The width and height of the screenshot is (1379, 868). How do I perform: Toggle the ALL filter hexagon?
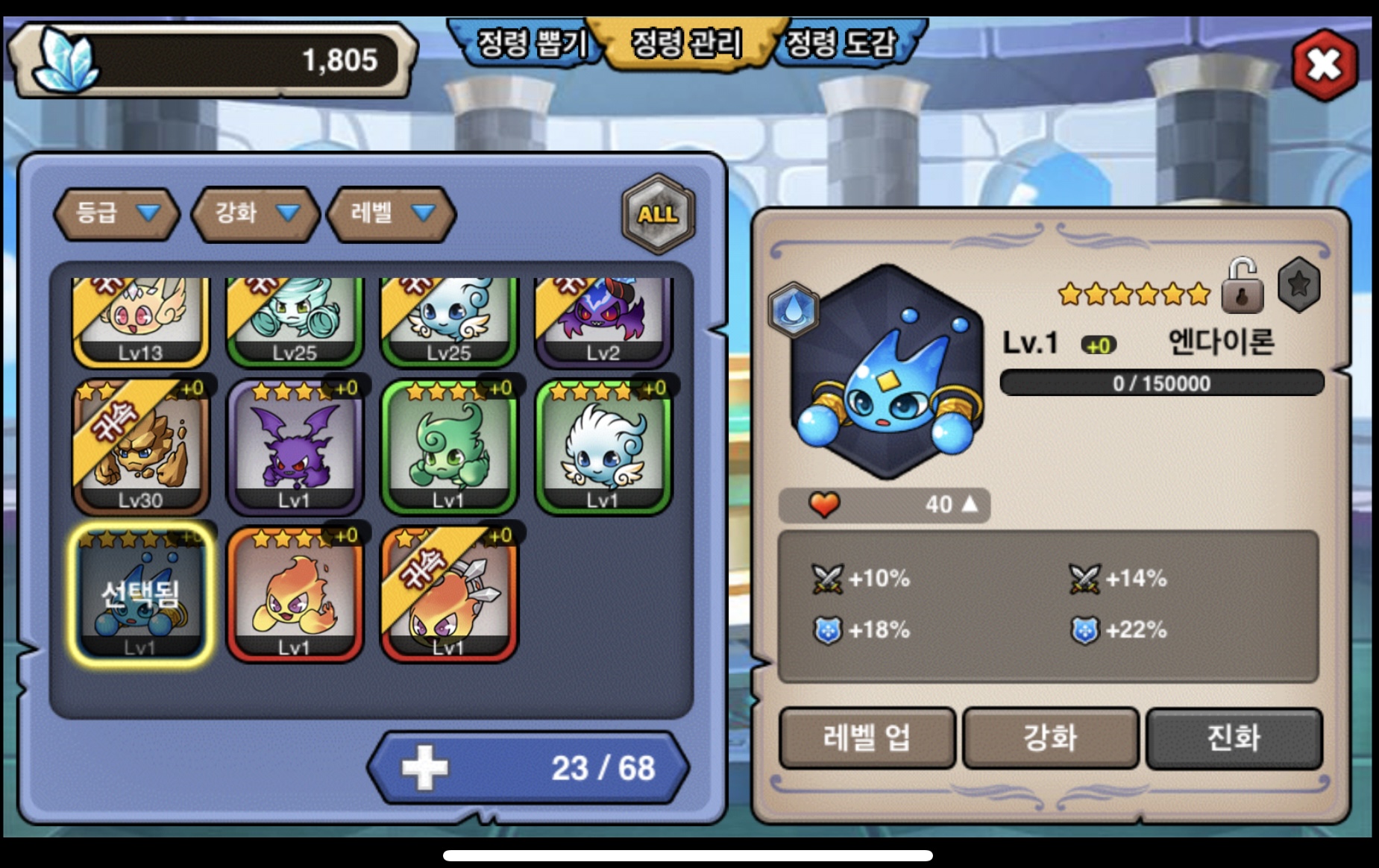pyautogui.click(x=658, y=214)
